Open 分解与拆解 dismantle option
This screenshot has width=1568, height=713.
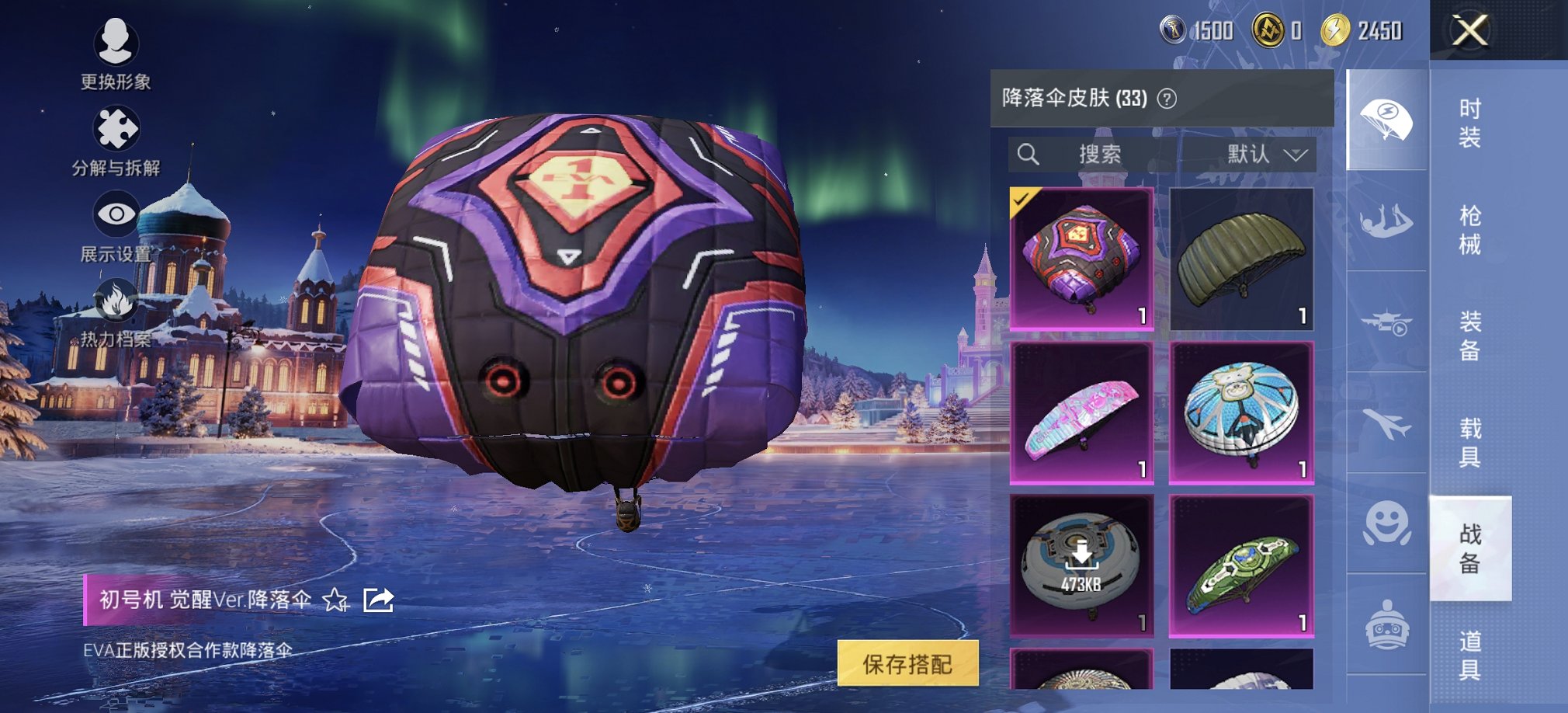click(116, 140)
